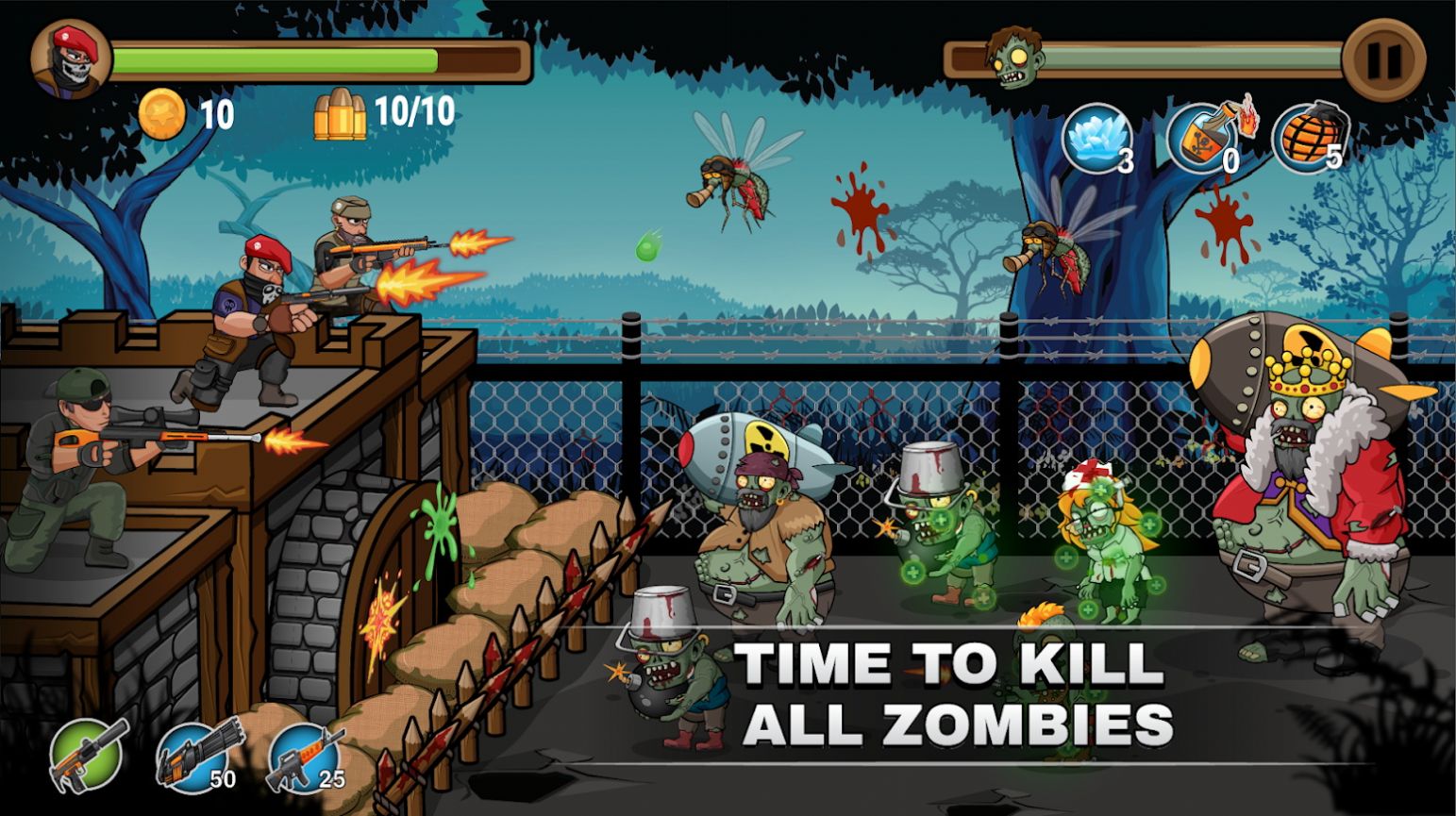Click the soldier avatar portrait
This screenshot has width=1456, height=816.
(68, 58)
